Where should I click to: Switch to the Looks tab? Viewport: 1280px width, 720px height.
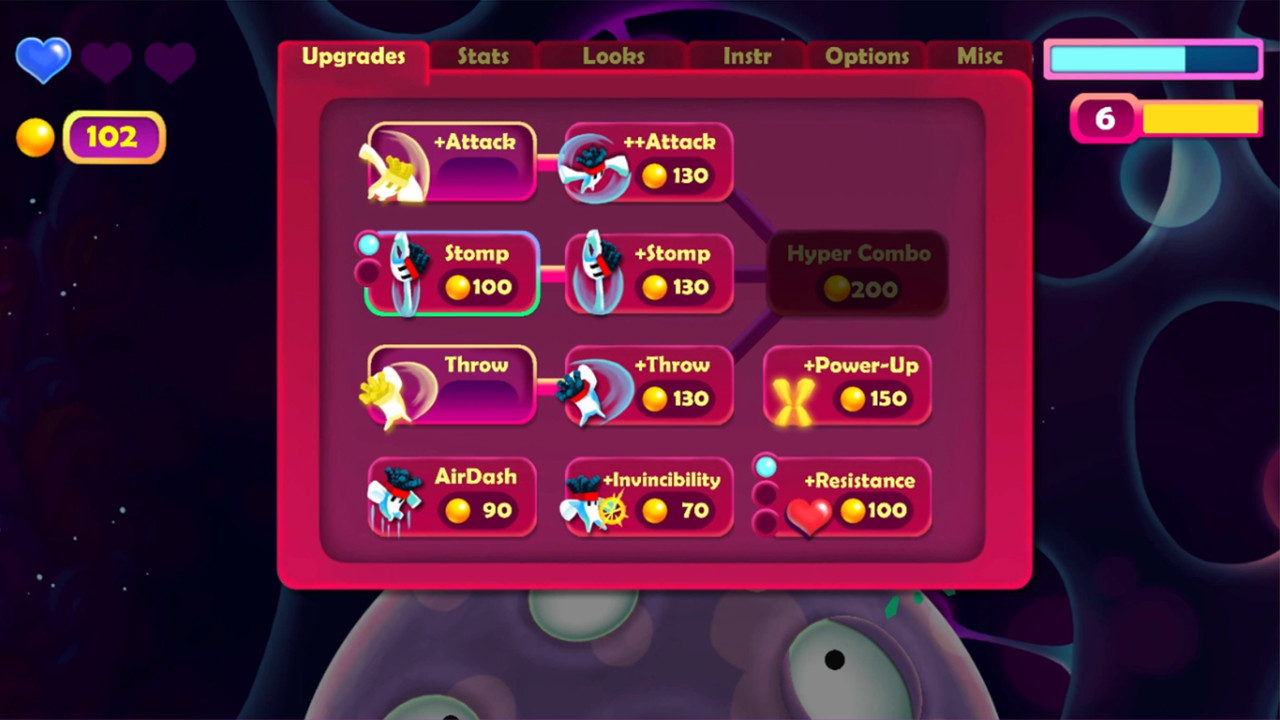(612, 57)
